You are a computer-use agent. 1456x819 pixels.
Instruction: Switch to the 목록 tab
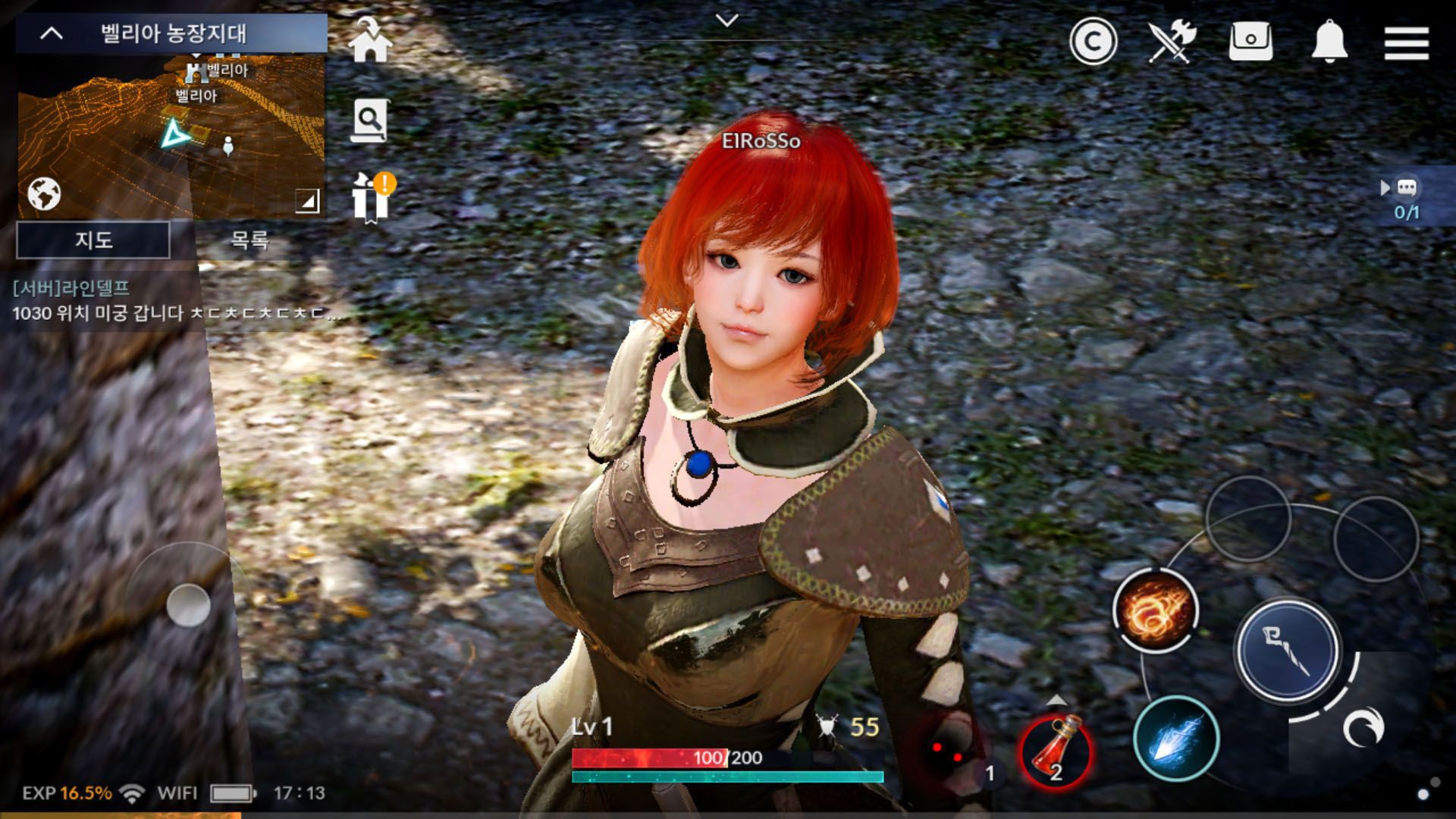click(249, 240)
